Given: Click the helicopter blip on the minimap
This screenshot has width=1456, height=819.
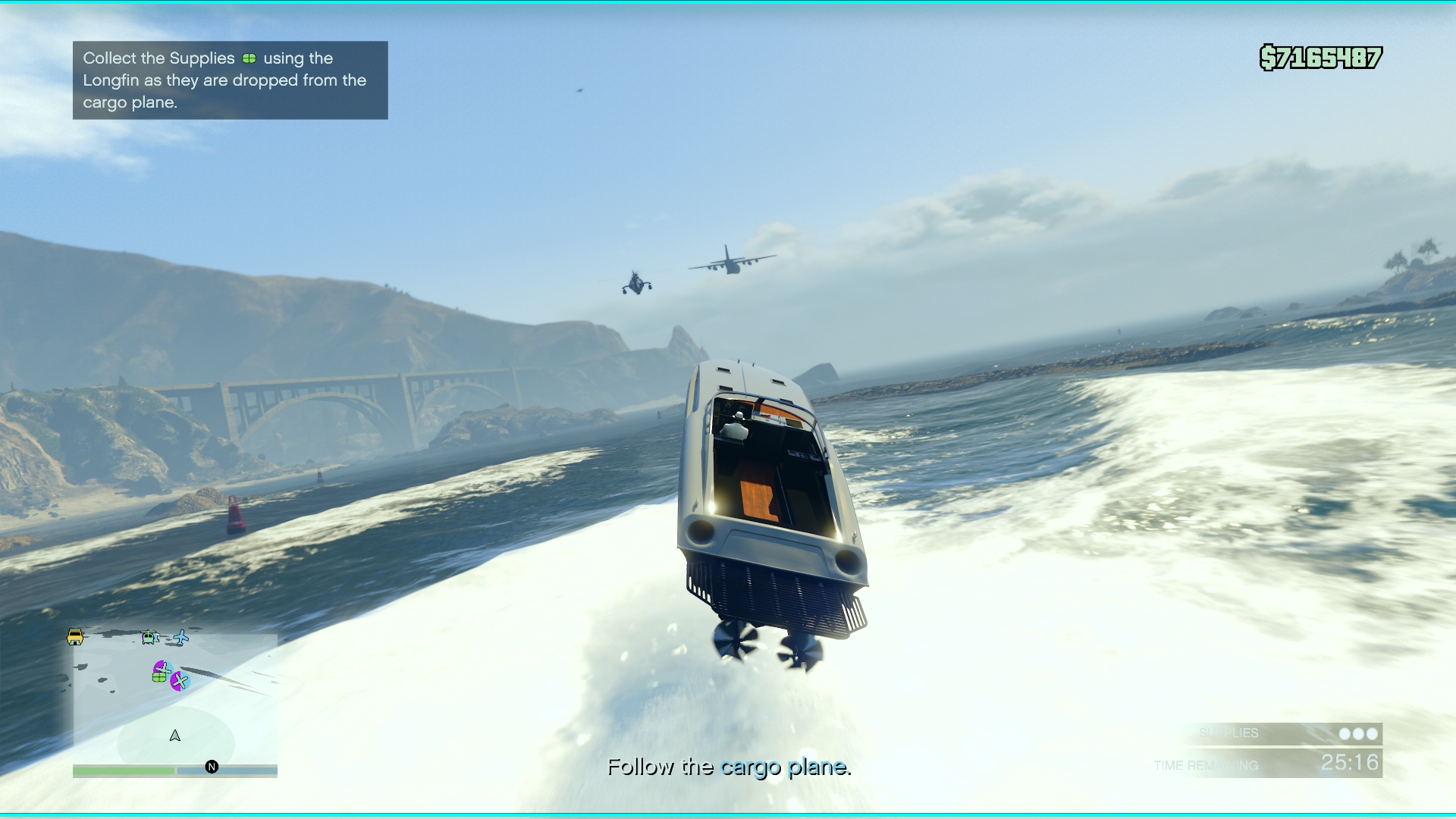Looking at the screenshot, I should pyautogui.click(x=149, y=637).
